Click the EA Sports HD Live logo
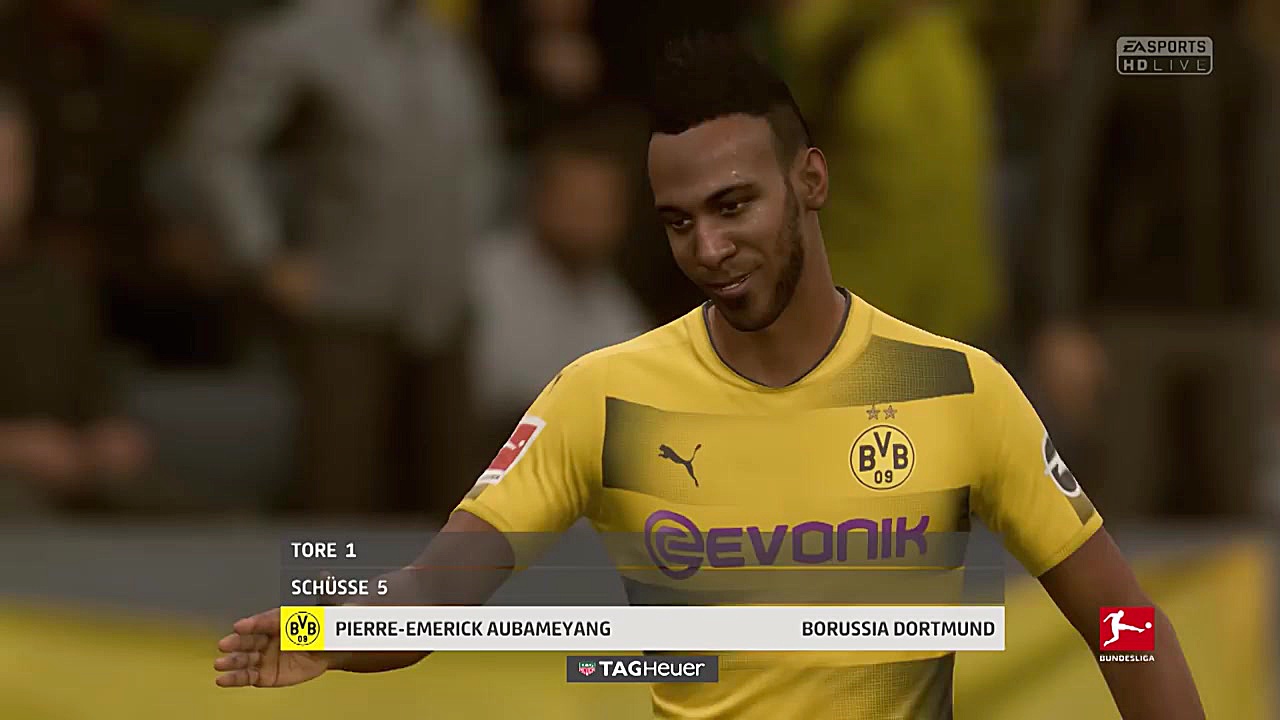 coord(1163,55)
